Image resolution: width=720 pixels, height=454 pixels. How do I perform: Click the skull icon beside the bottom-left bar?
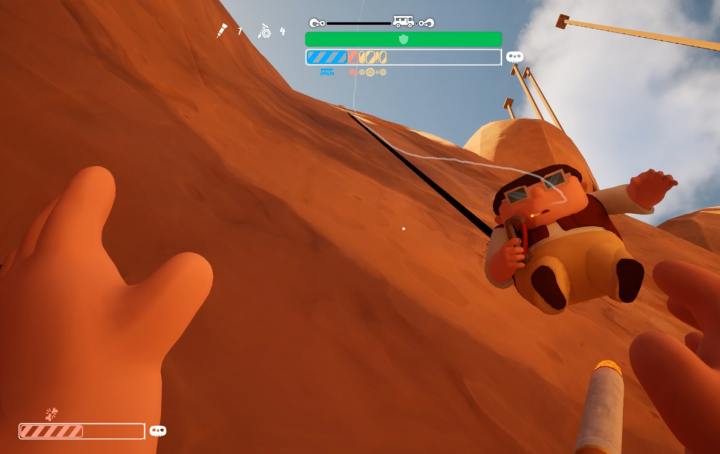point(158,431)
